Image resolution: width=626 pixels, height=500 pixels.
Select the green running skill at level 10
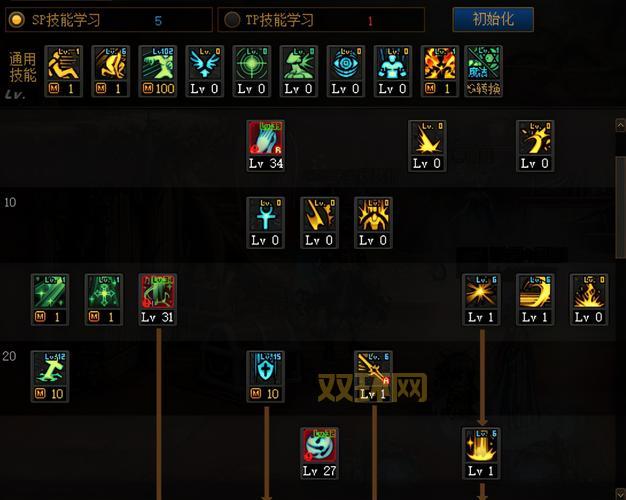click(x=49, y=370)
